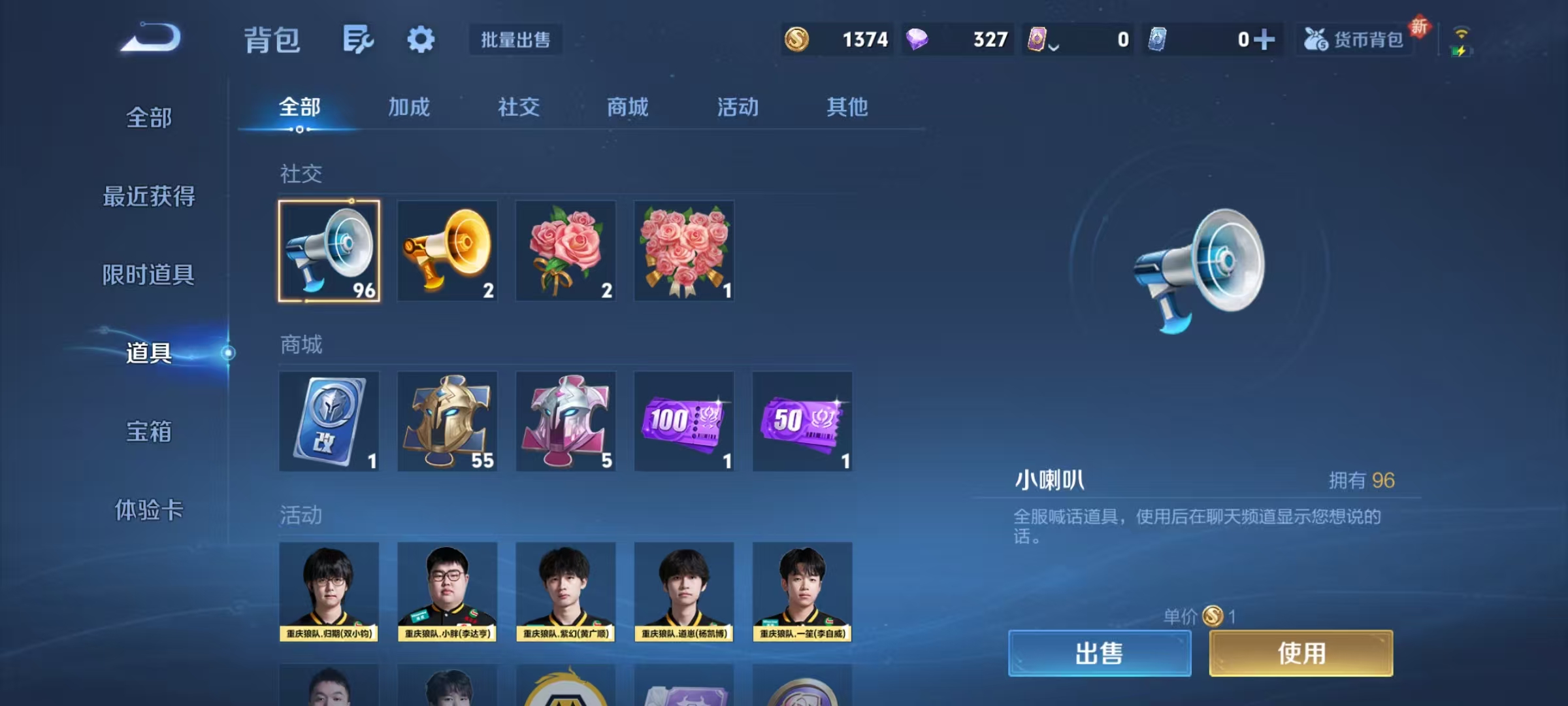Click the gold coin currency icon
Viewport: 1568px width, 706px height.
pyautogui.click(x=798, y=39)
